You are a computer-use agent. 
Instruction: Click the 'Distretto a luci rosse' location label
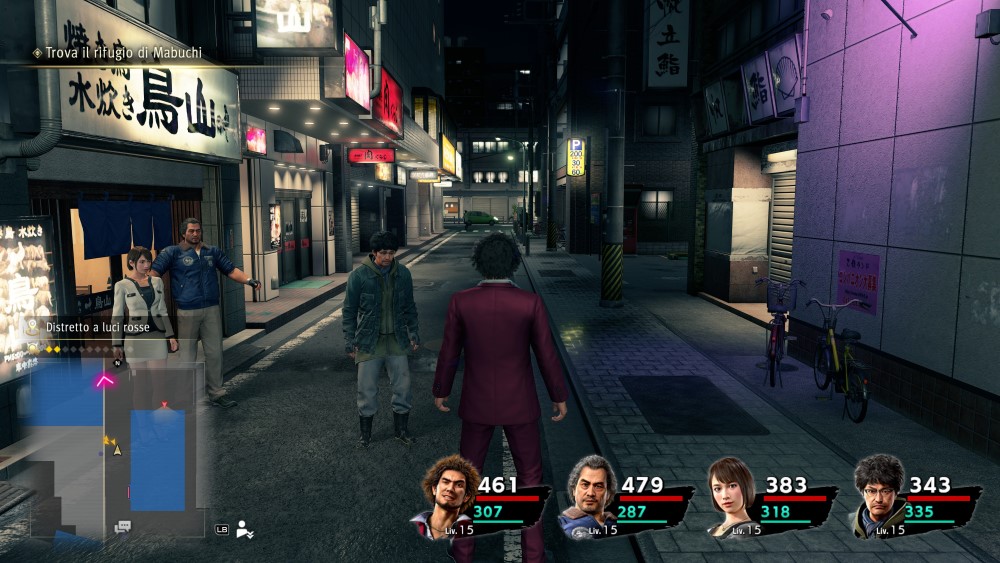tap(98, 325)
